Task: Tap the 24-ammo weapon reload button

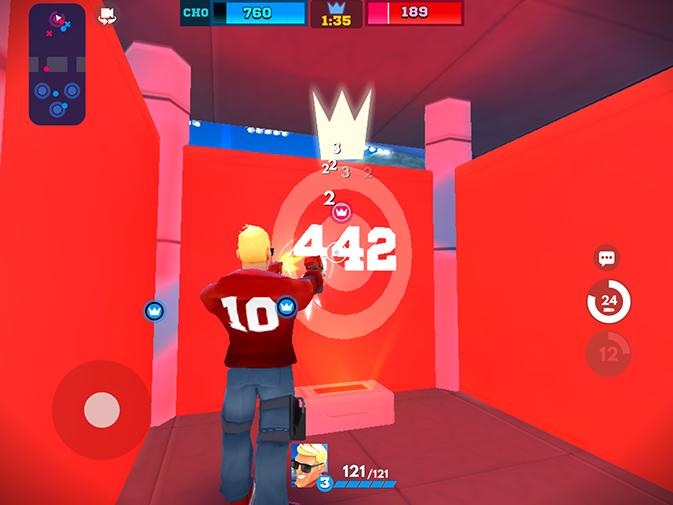Action: (608, 301)
